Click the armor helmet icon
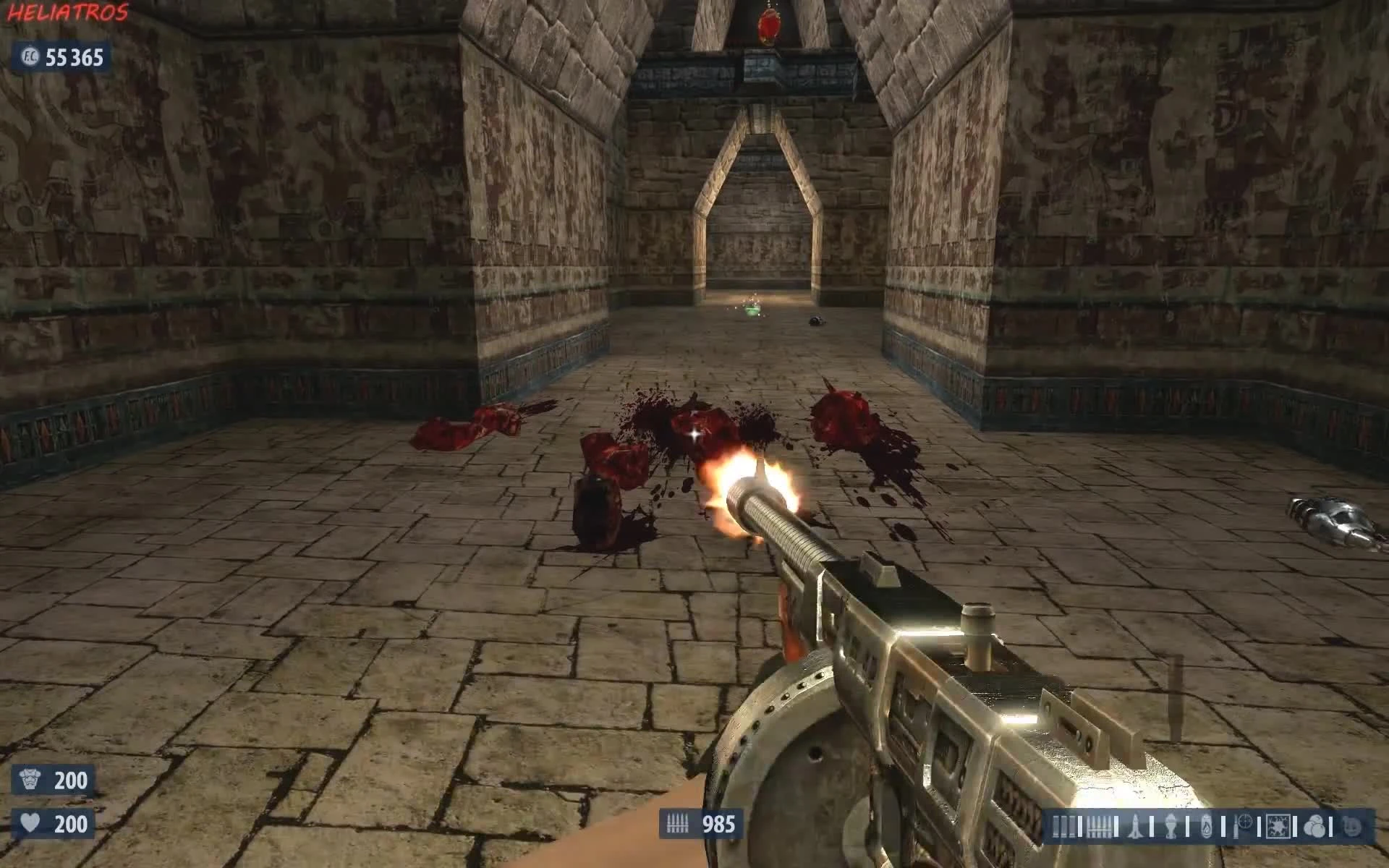Viewport: 1389px width, 868px height. click(30, 779)
